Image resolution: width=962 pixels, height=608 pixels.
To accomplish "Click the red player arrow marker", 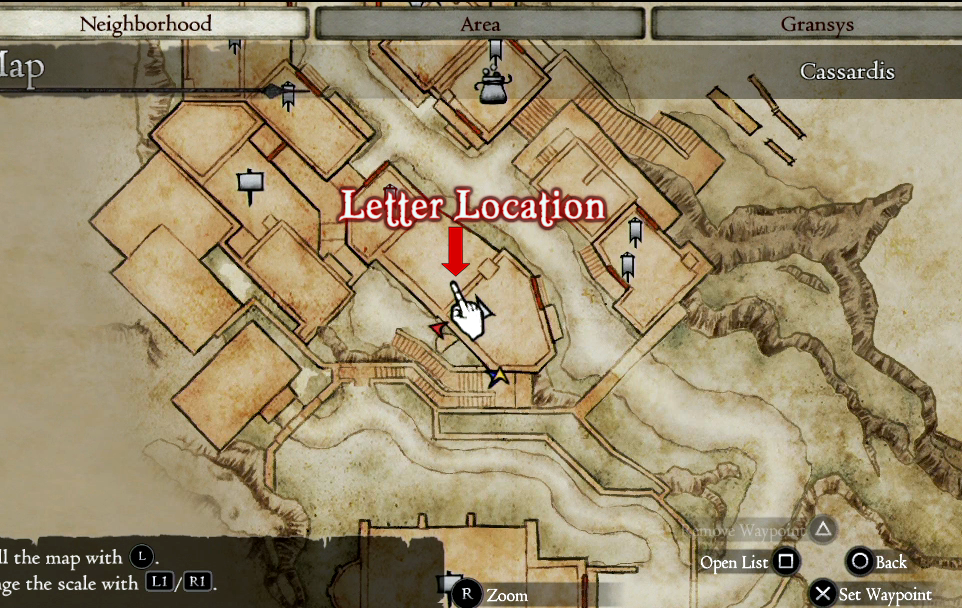I will (x=437, y=327).
